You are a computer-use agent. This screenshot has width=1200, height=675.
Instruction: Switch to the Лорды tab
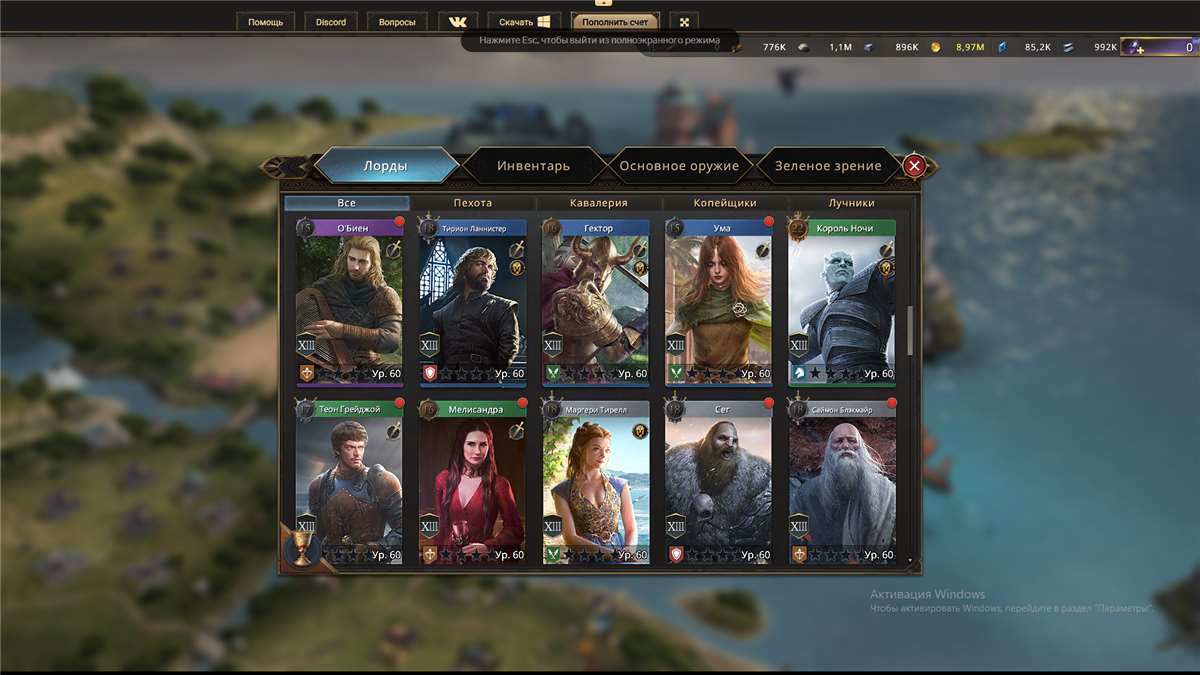(x=385, y=166)
